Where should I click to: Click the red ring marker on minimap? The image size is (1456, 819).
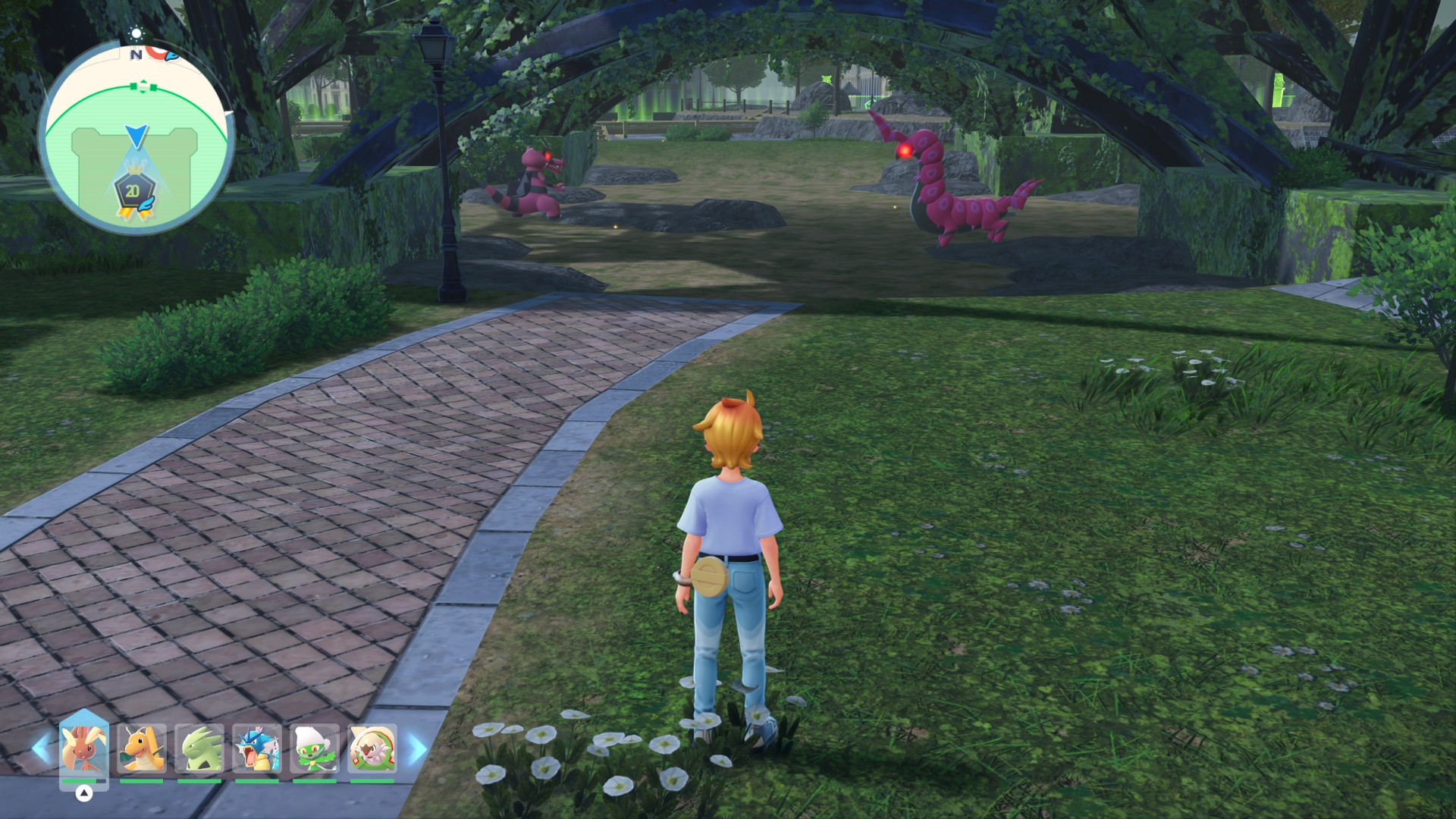point(155,52)
